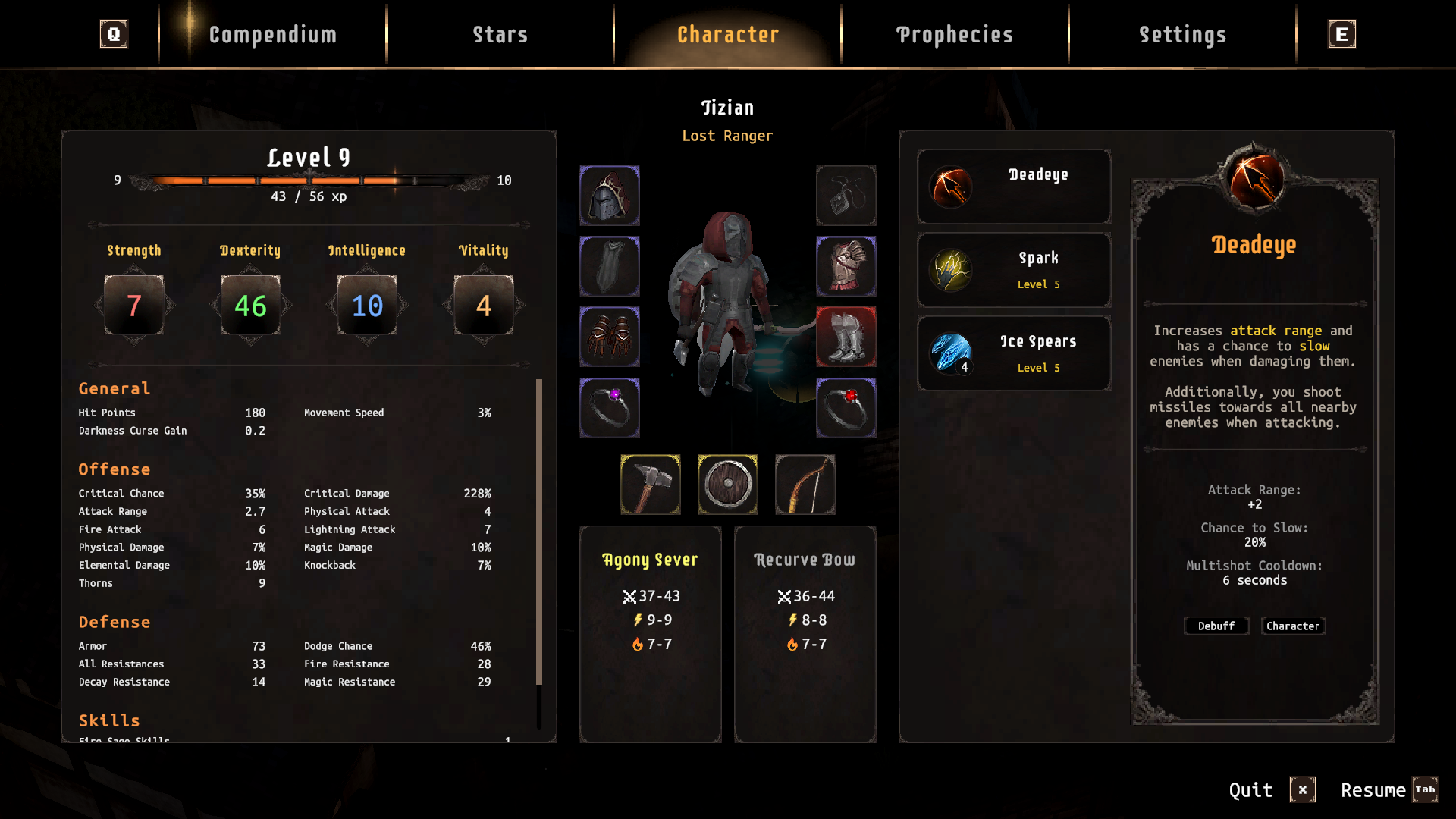This screenshot has height=819, width=1456.
Task: Select the hammer weapon slot
Action: (x=651, y=485)
